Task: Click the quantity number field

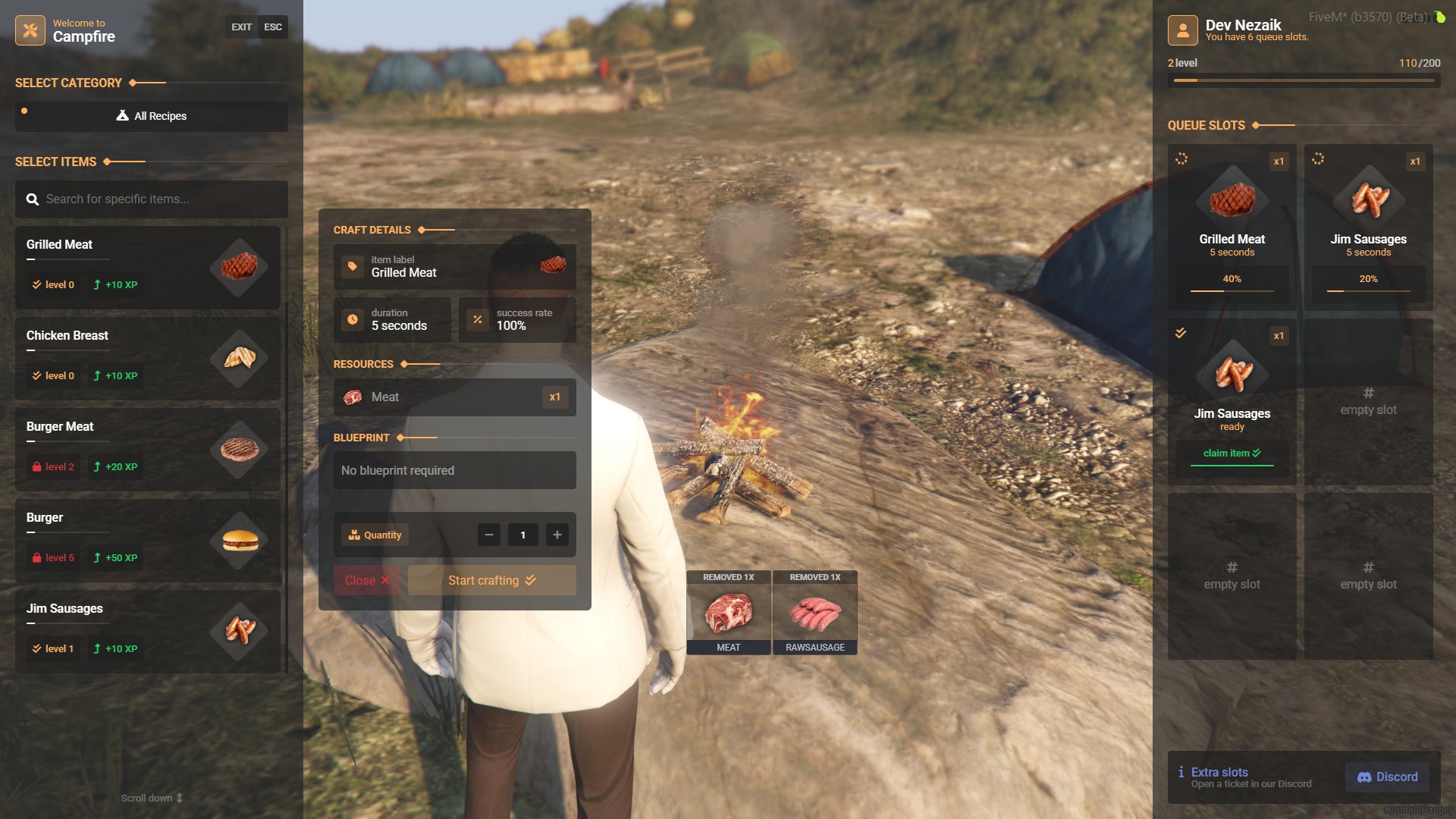Action: [523, 535]
